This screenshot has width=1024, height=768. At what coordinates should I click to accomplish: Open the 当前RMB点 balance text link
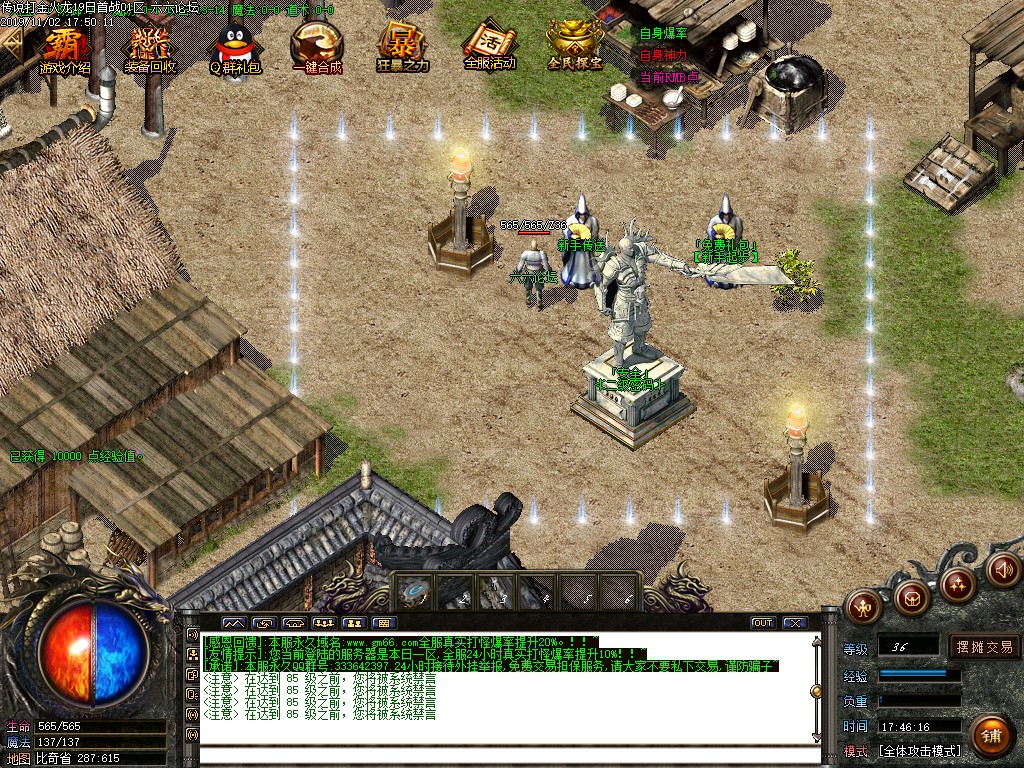coord(669,77)
